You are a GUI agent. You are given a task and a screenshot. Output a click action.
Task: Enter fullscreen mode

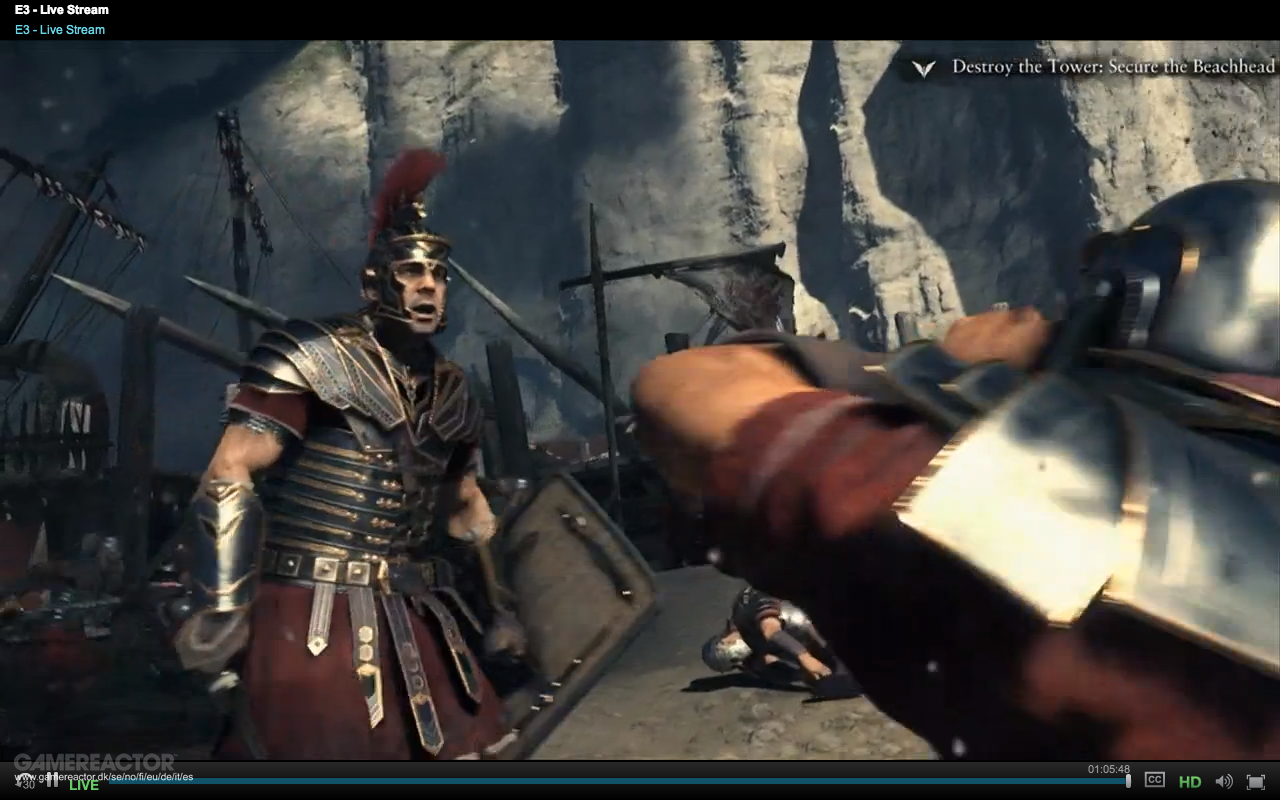(x=1255, y=781)
